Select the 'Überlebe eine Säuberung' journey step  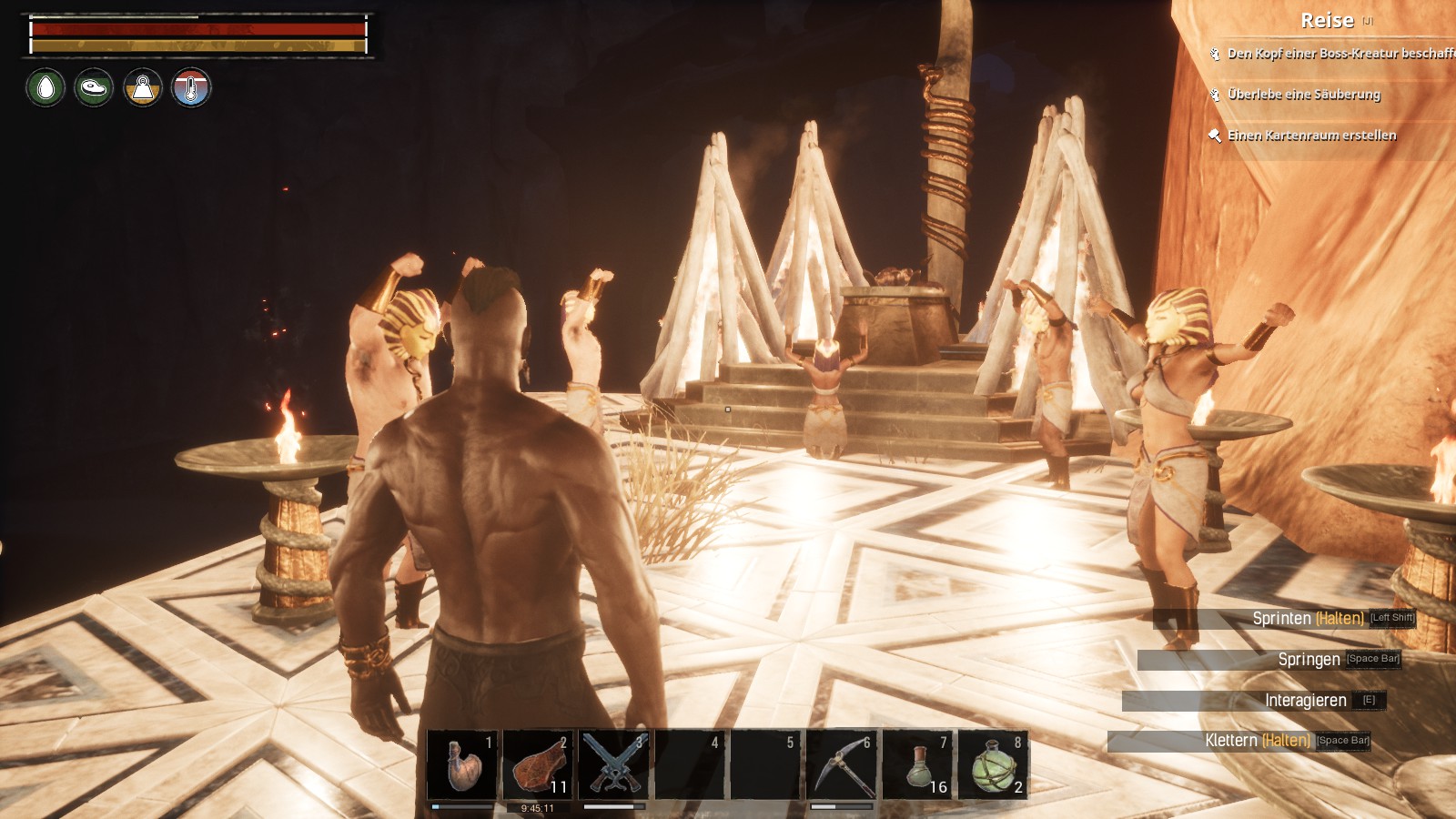(1303, 95)
